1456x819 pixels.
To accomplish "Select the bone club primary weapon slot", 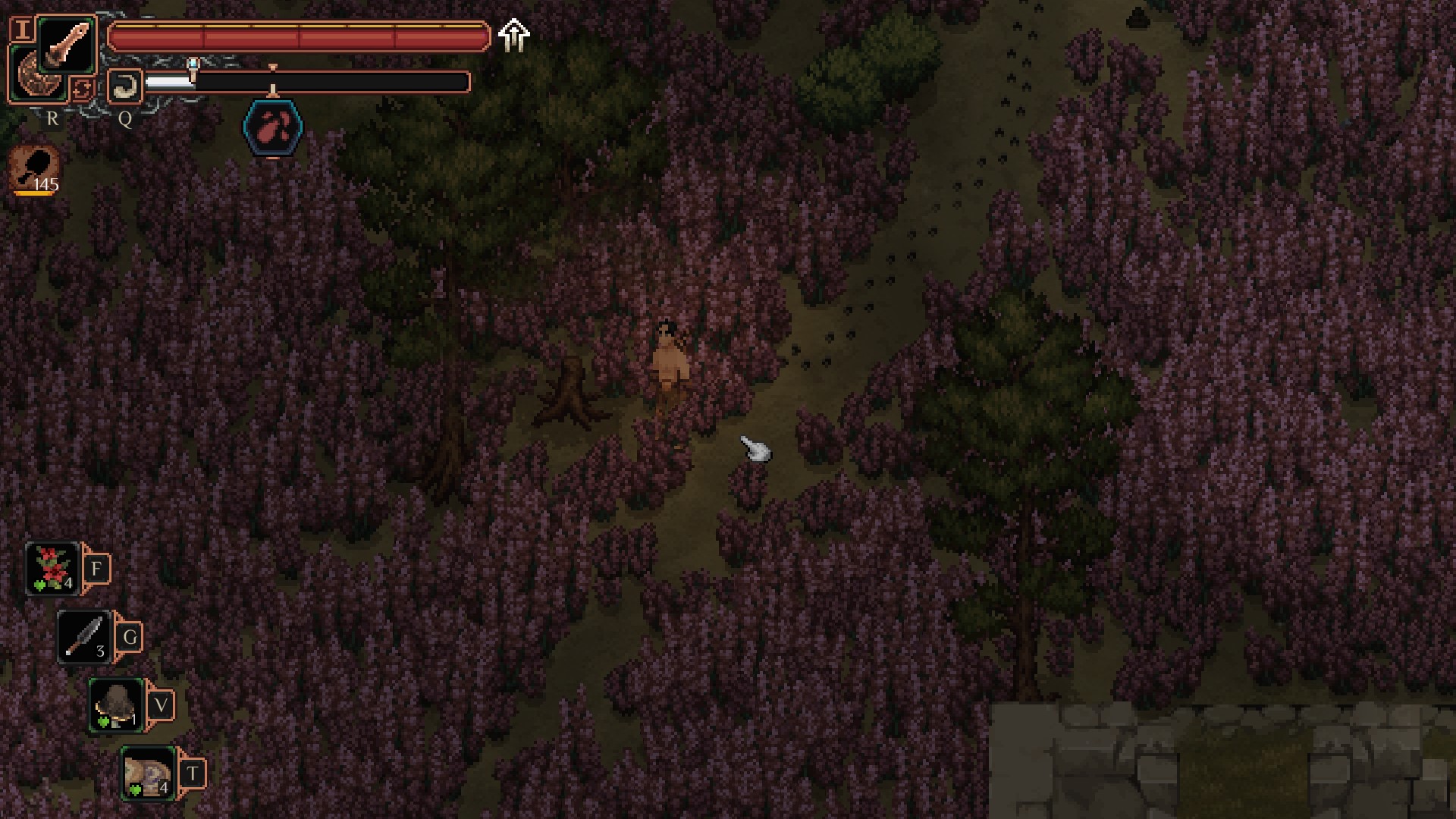I will pyautogui.click(x=67, y=45).
